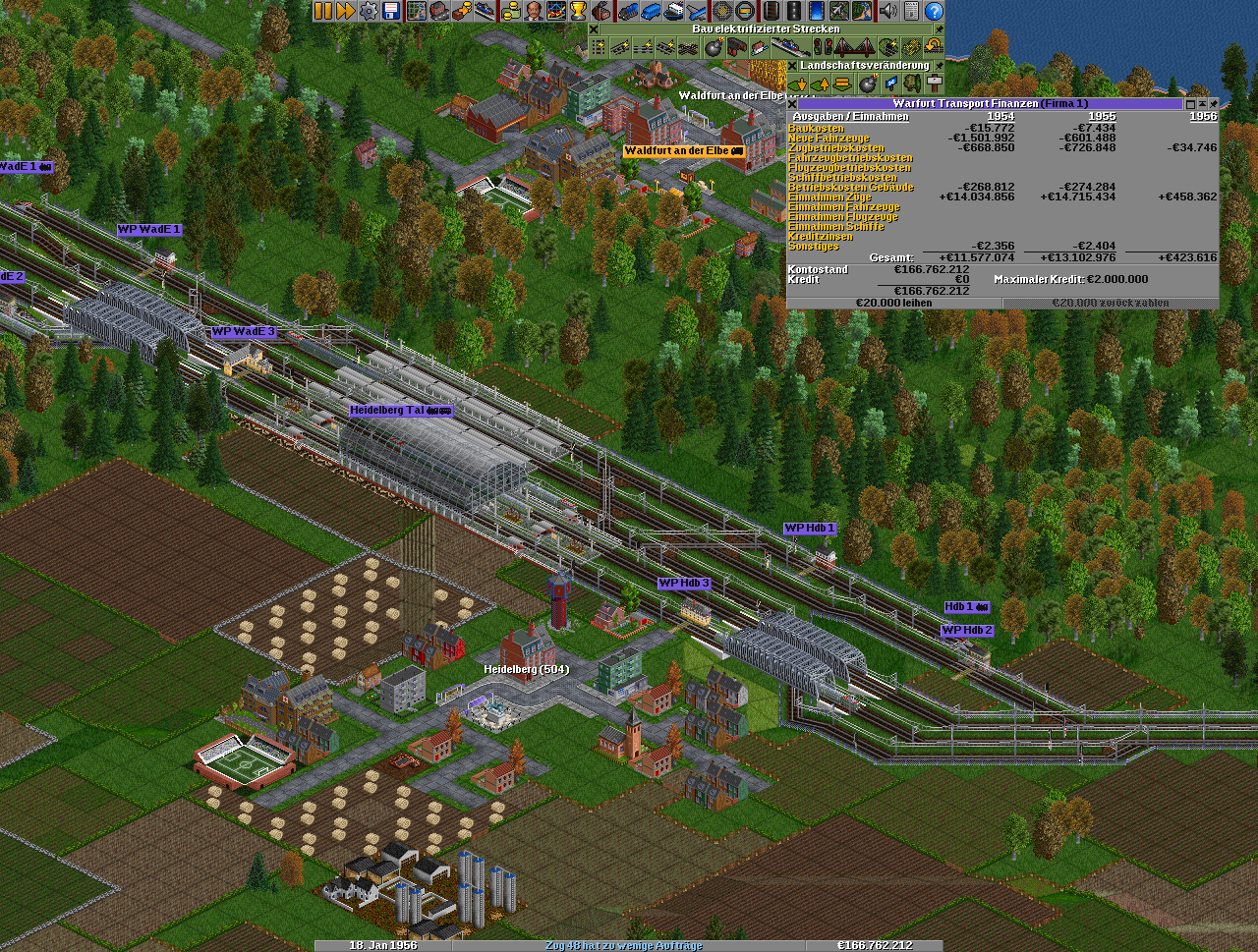The width and height of the screenshot is (1258, 952).
Task: Toggle fast forward speed
Action: [x=345, y=11]
